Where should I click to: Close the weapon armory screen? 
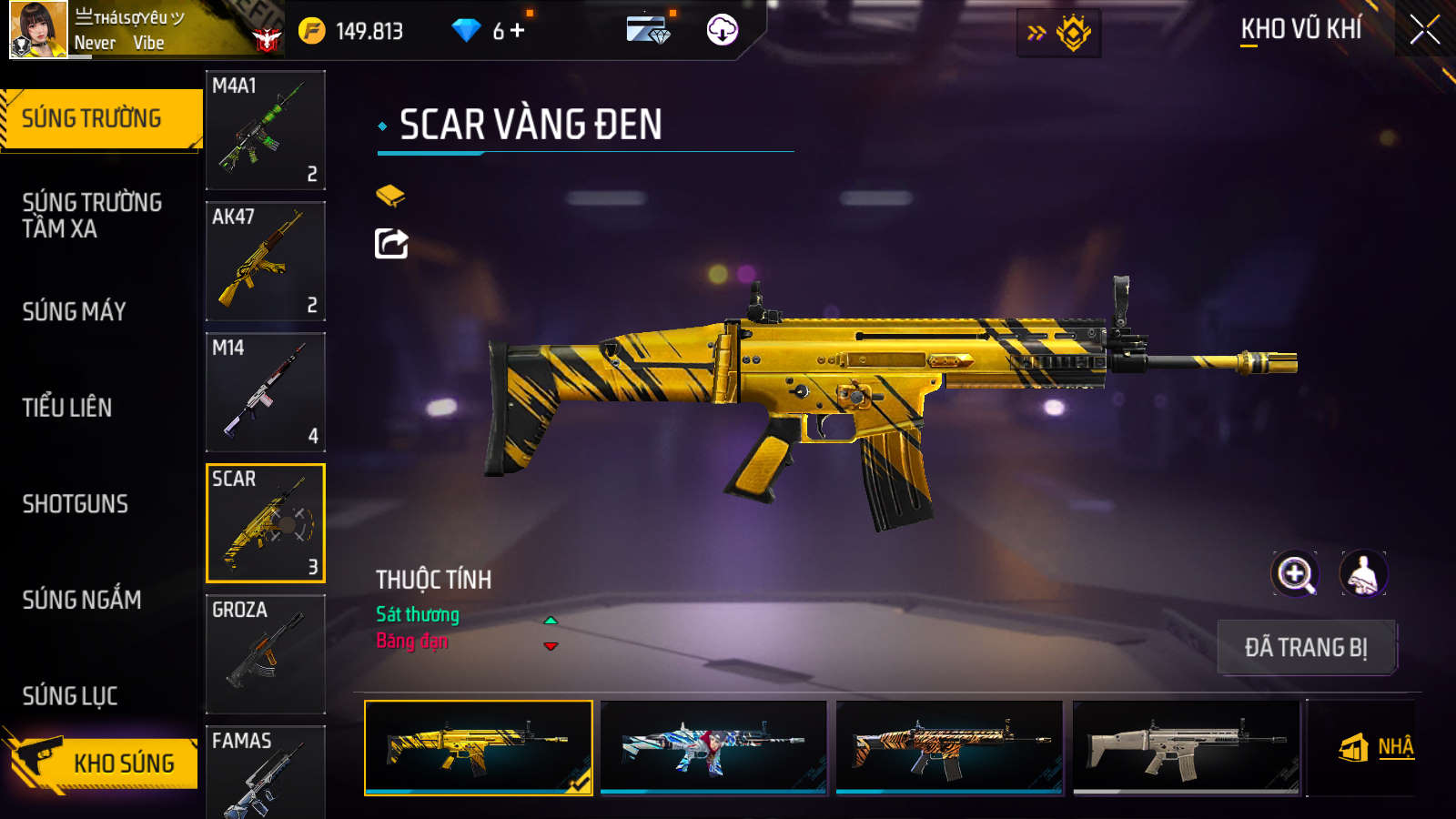pos(1424,29)
